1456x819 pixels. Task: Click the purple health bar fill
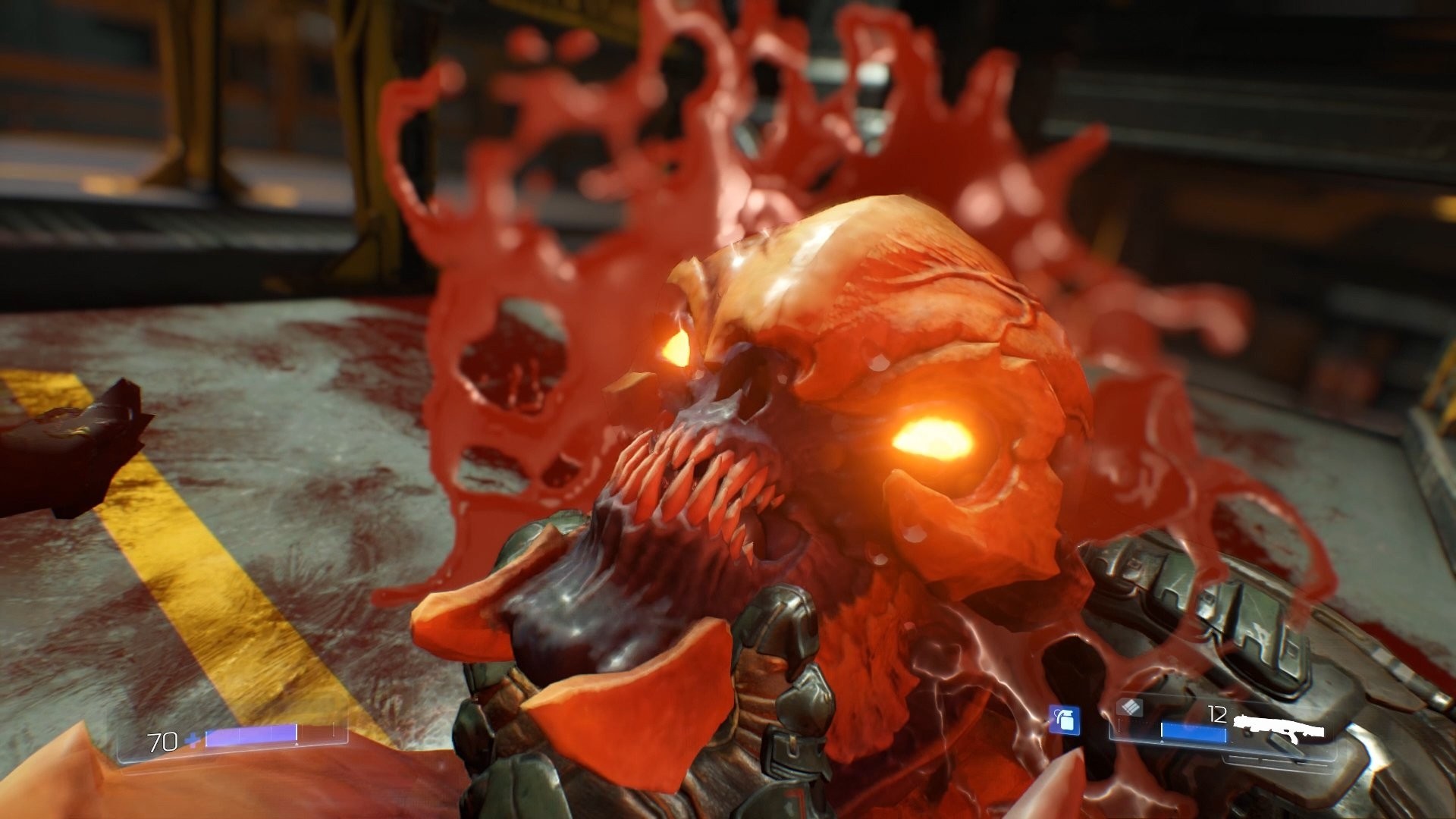pos(250,736)
